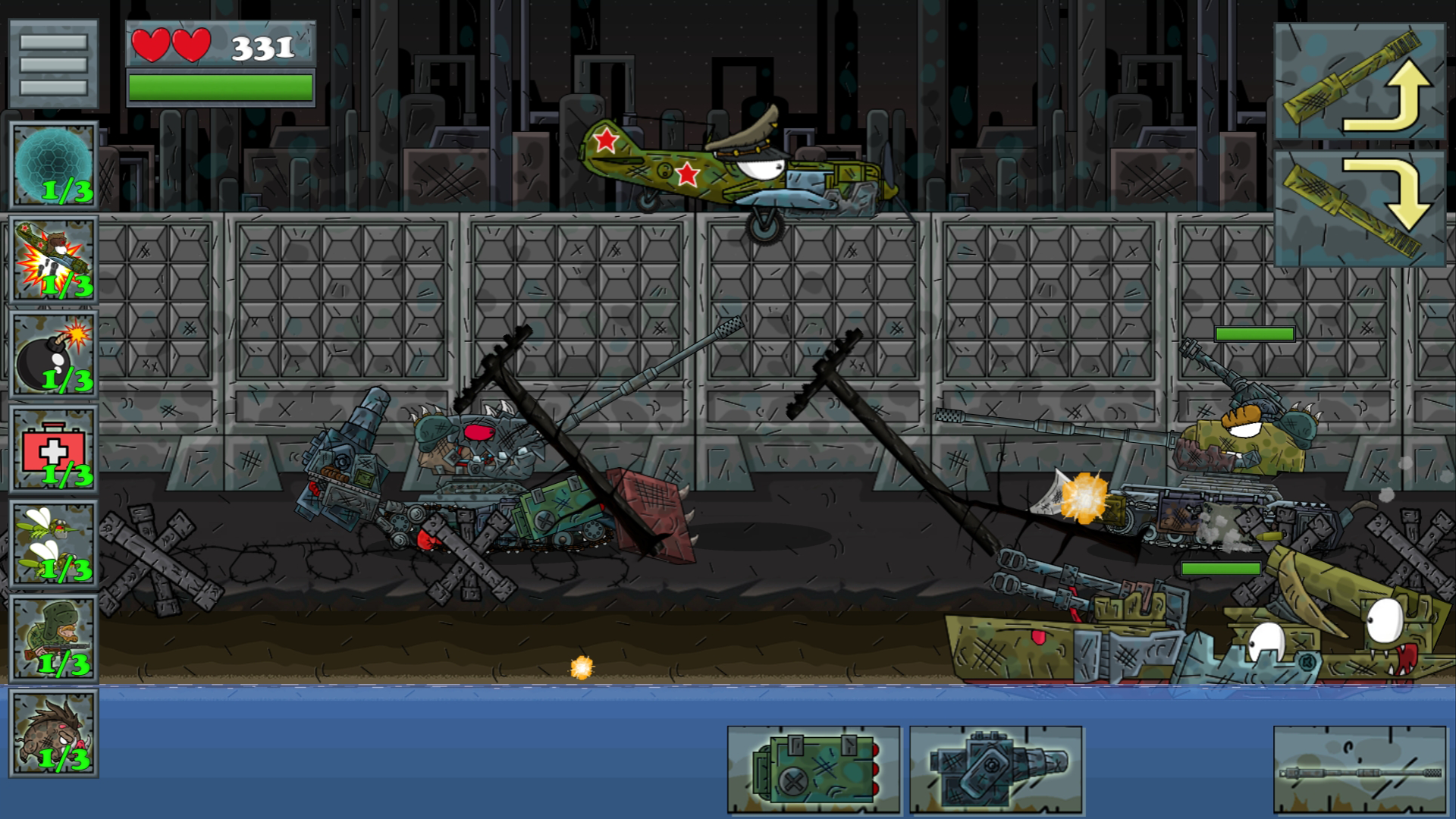The width and height of the screenshot is (1456, 819).
Task: Deploy the rifle soldier ability
Action: (53, 637)
